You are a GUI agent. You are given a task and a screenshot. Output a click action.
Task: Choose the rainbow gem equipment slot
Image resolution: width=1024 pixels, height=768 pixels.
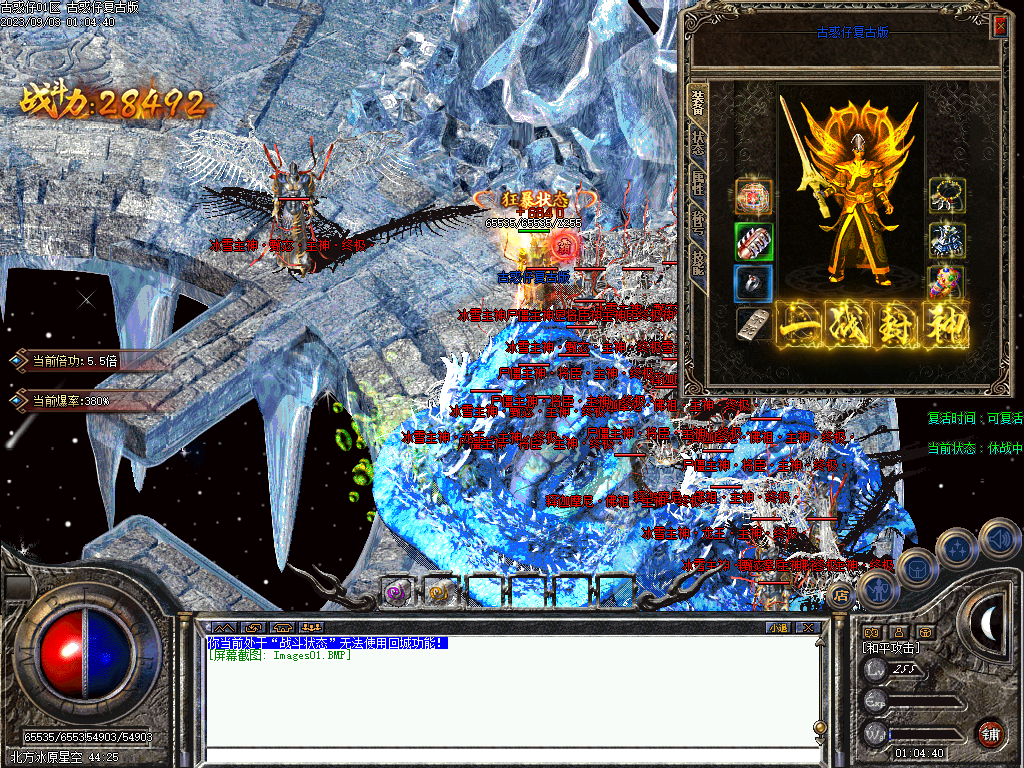point(946,282)
